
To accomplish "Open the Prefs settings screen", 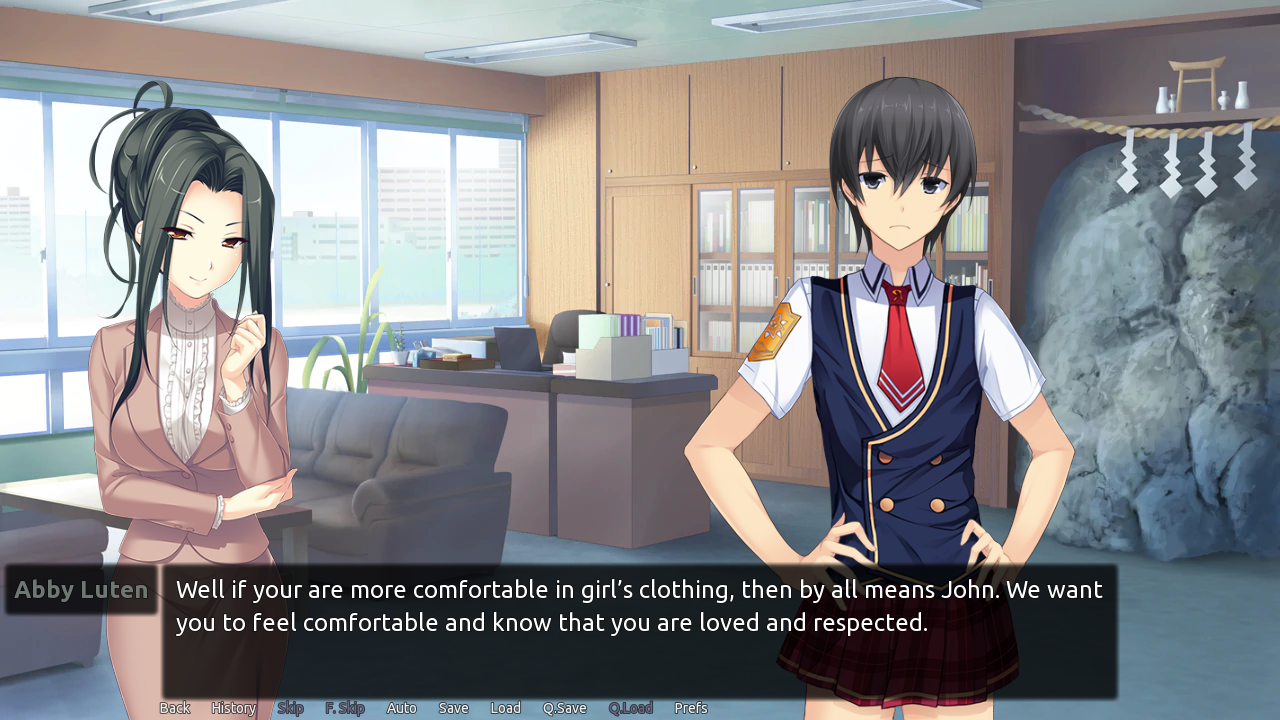I will click(x=691, y=707).
